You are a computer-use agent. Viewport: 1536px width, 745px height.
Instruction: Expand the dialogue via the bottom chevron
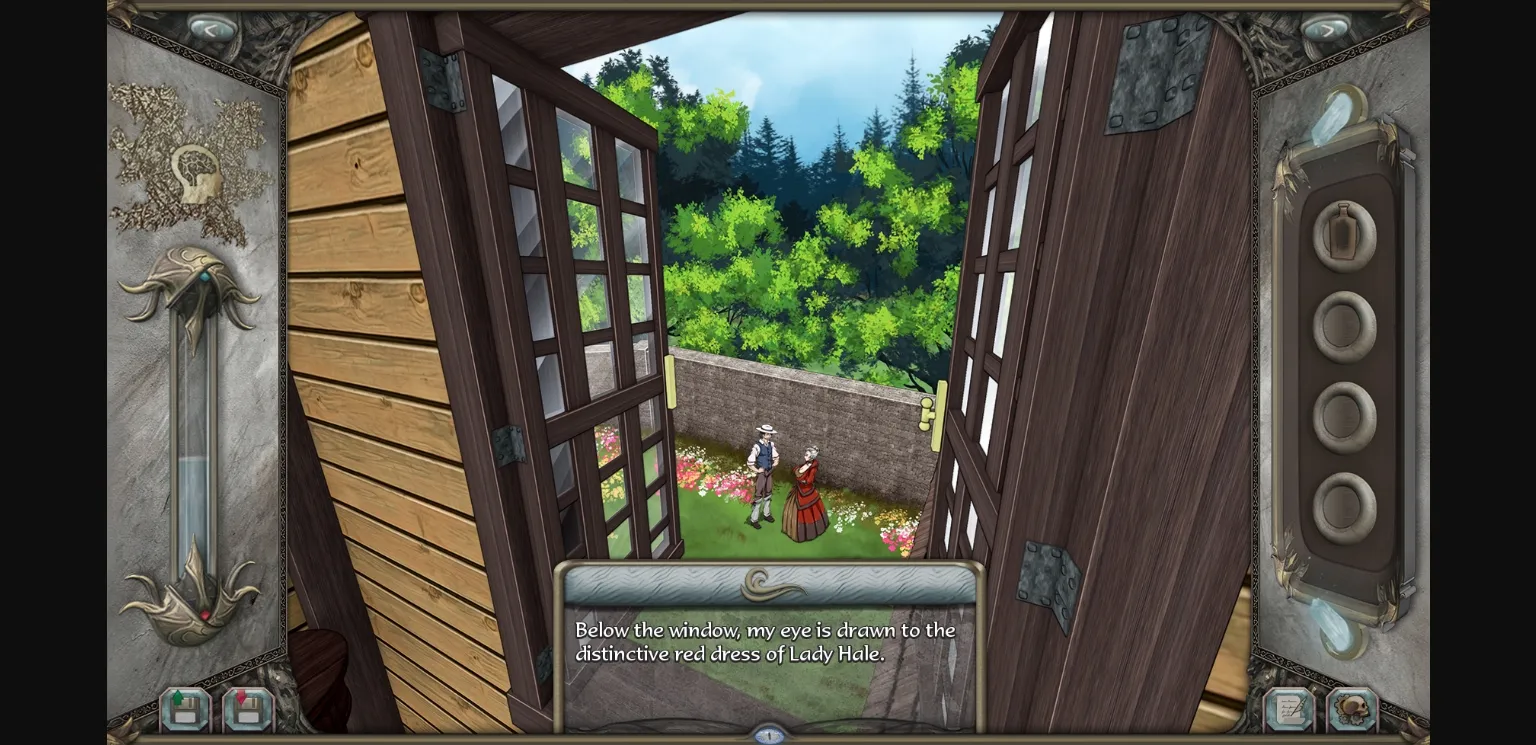(768, 736)
